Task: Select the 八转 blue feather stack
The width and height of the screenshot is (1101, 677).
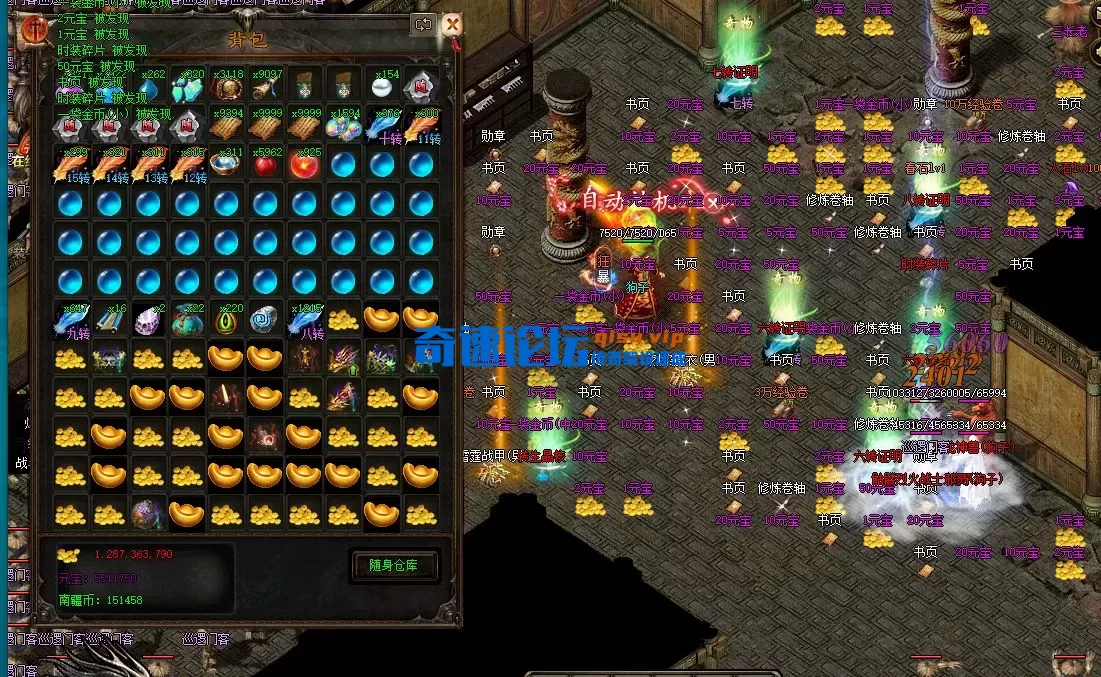Action: point(304,320)
